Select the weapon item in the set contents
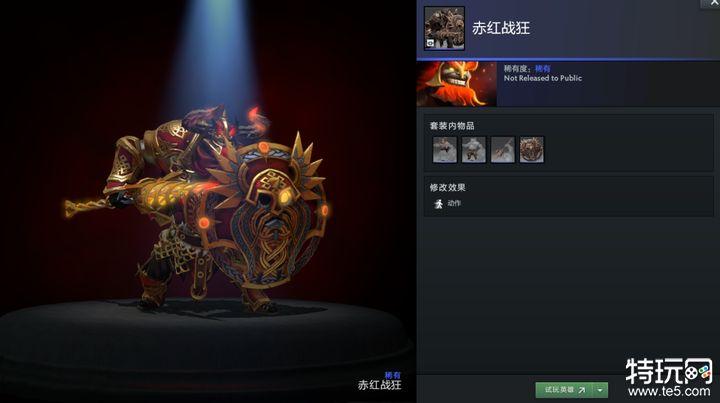The image size is (720, 403). pos(503,150)
